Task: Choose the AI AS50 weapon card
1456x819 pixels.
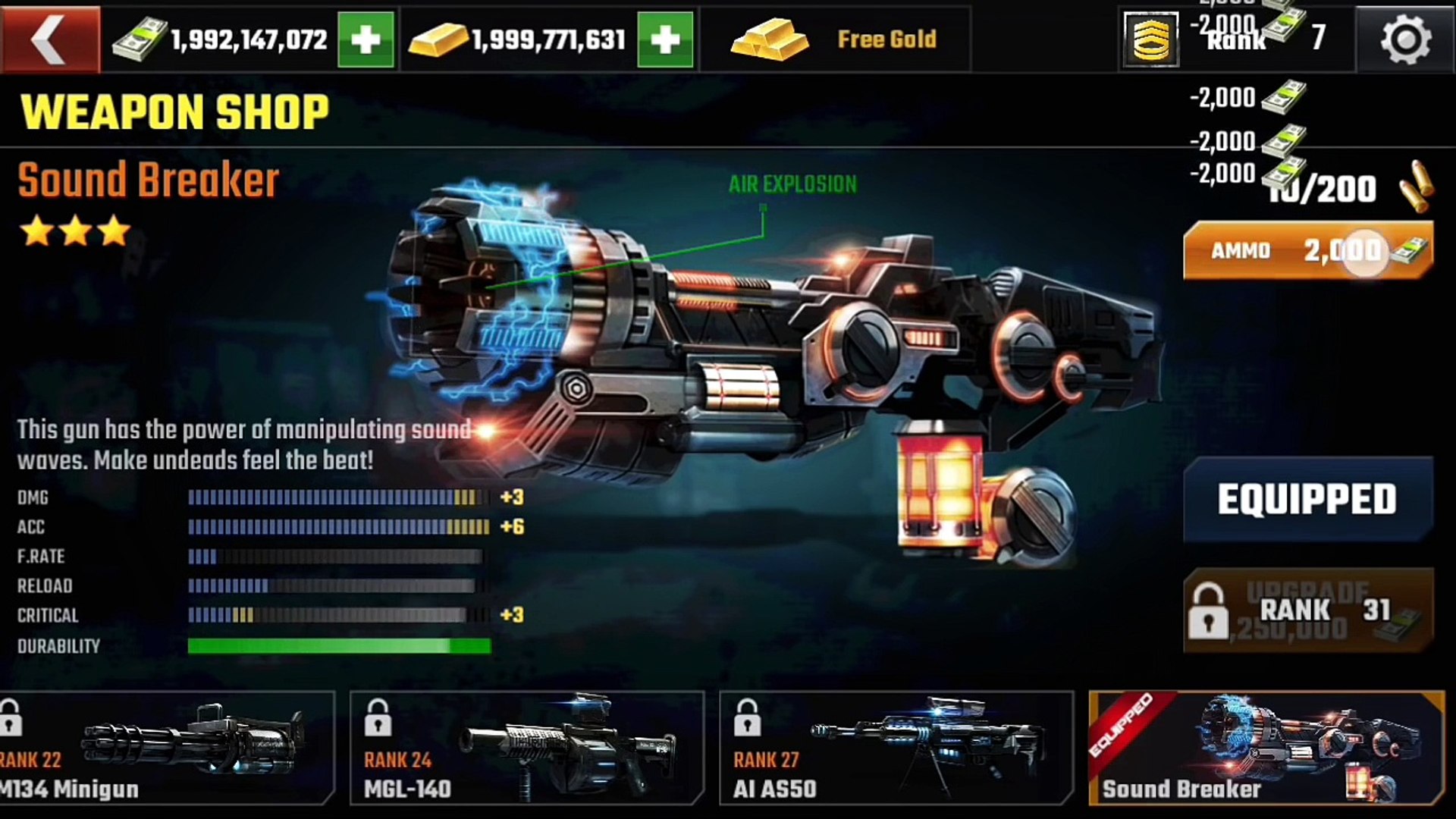Action: coord(896,748)
